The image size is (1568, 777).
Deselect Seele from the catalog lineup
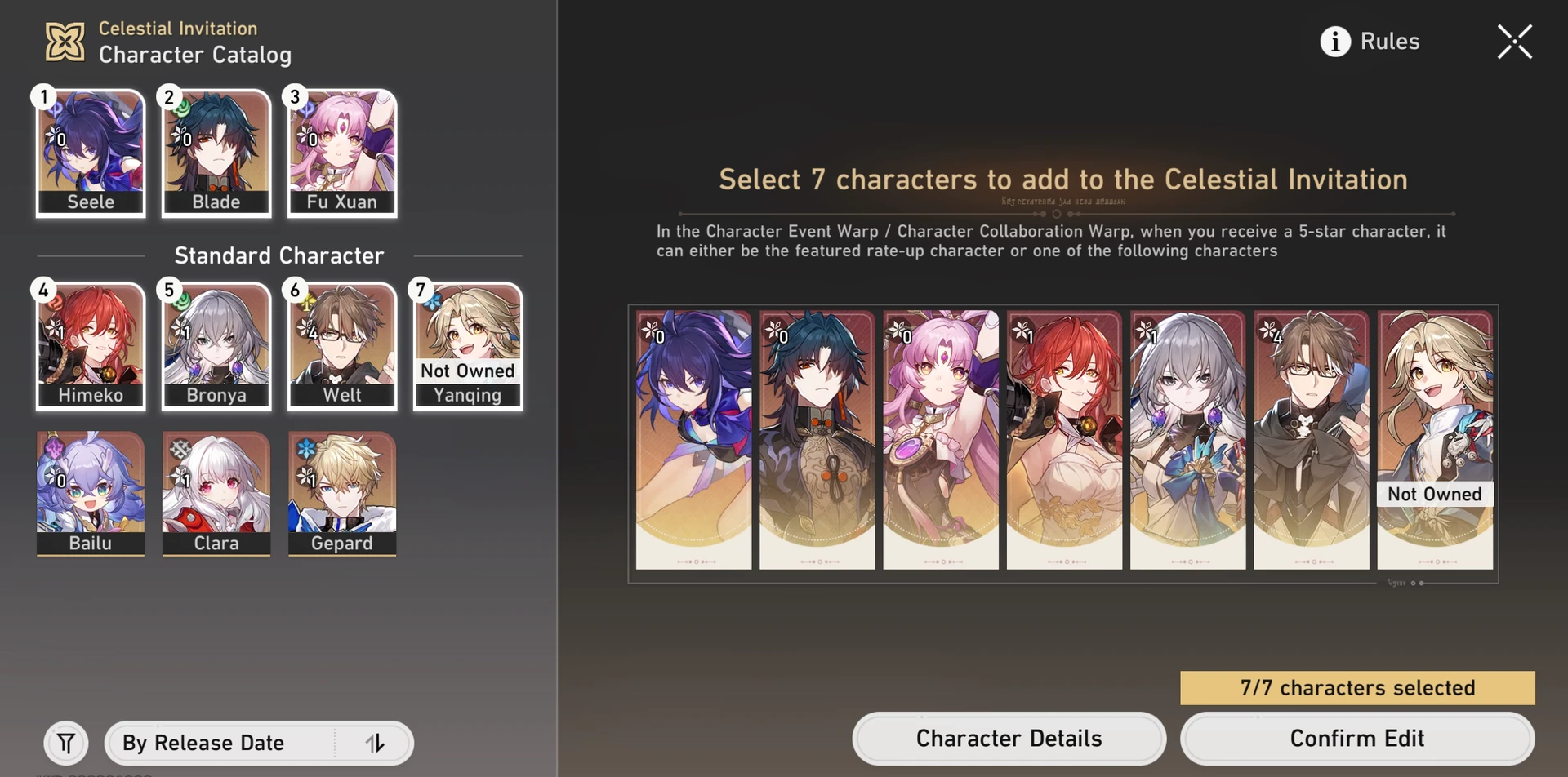click(90, 153)
